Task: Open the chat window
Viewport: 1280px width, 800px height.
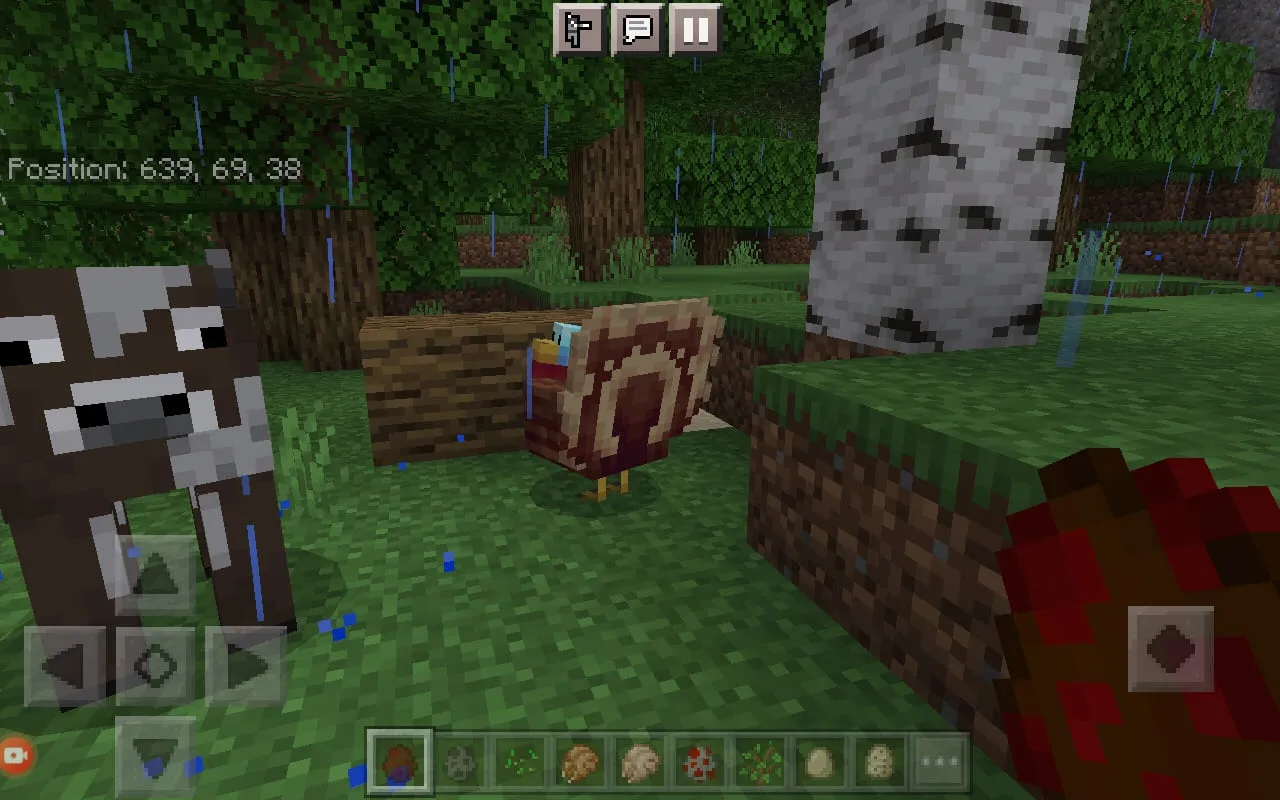Action: coord(639,30)
